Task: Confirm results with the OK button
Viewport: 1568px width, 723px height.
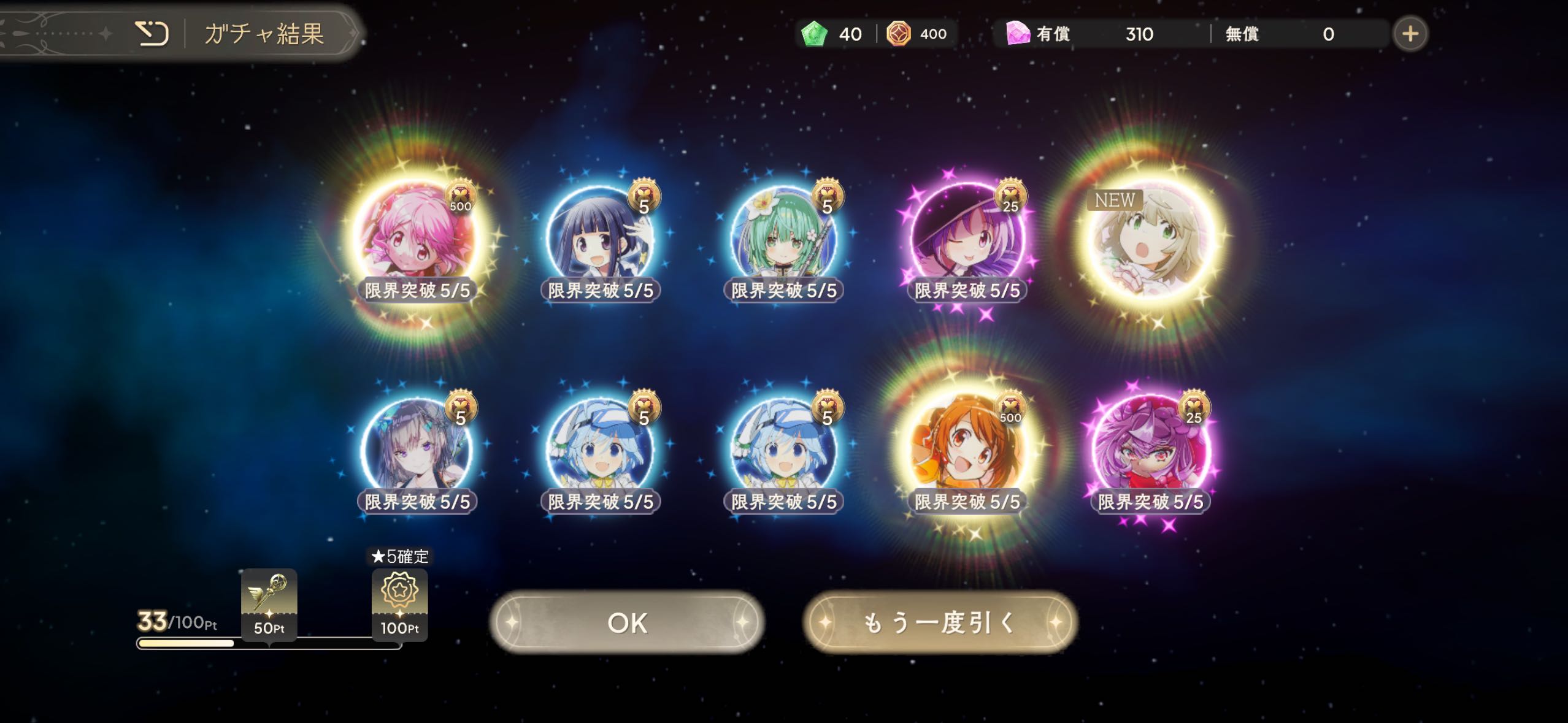Action: pos(627,622)
